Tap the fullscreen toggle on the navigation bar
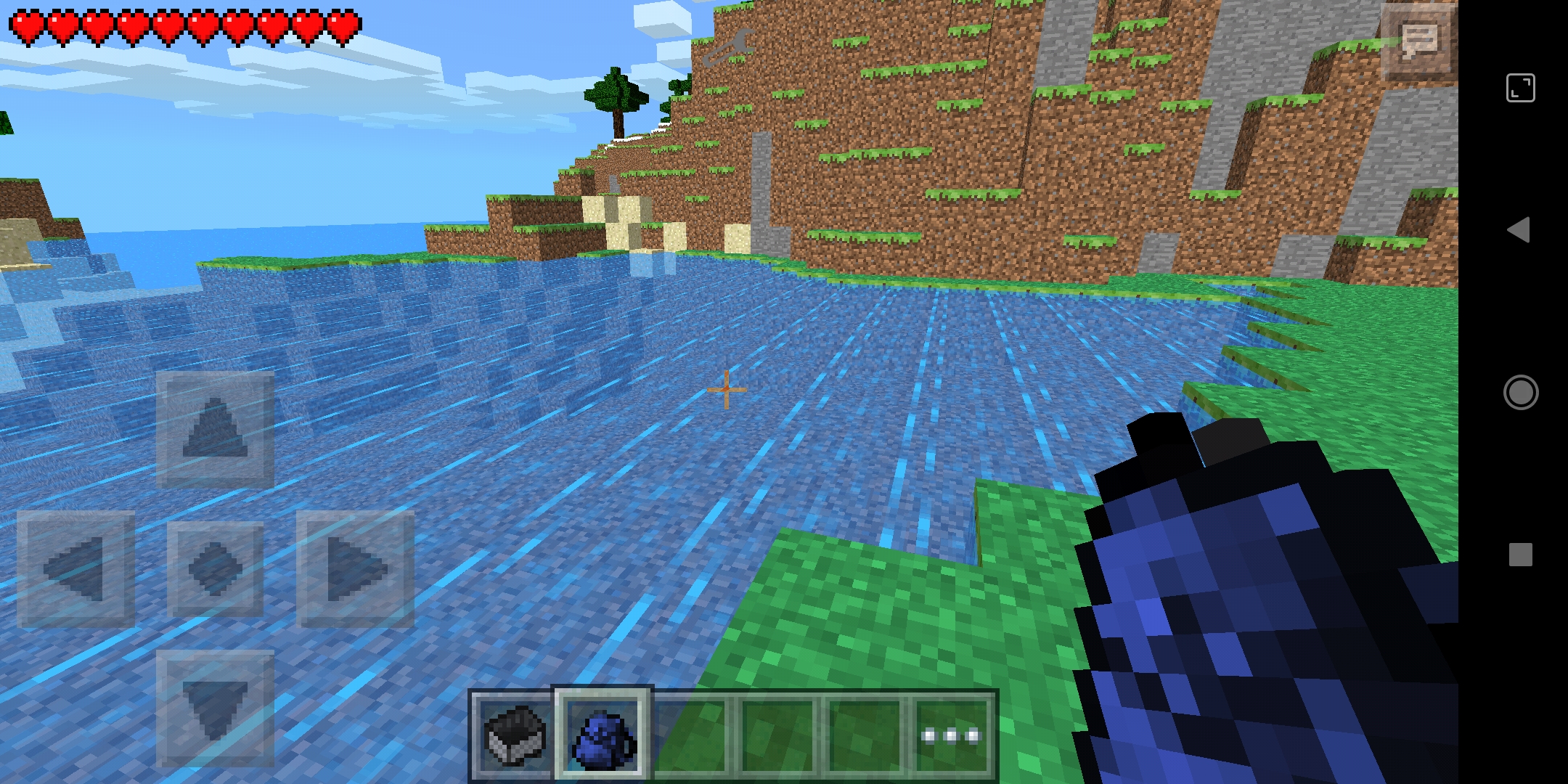The width and height of the screenshot is (1568, 784). coord(1521,89)
